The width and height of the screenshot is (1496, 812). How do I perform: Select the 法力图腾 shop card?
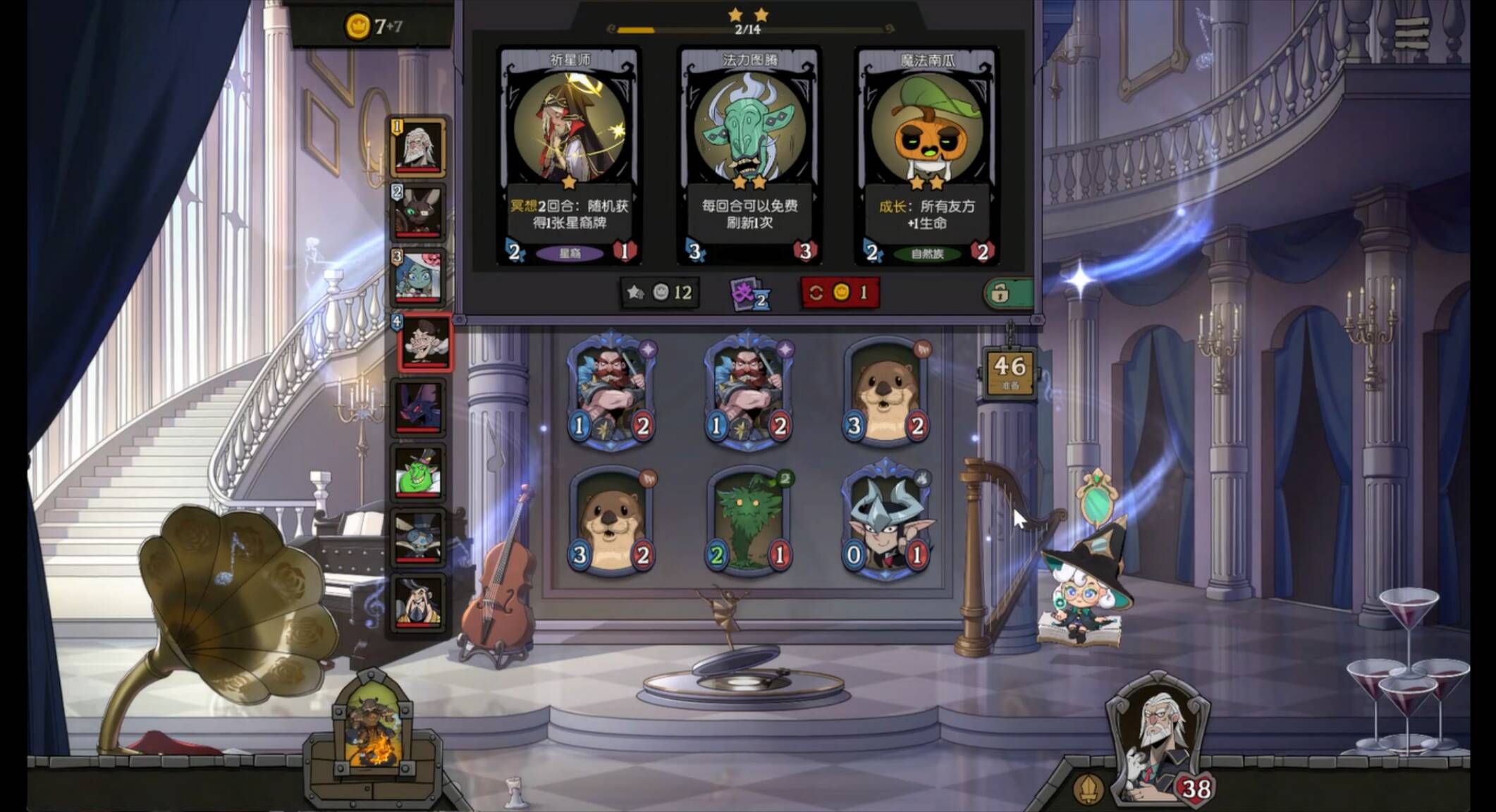coord(749,155)
